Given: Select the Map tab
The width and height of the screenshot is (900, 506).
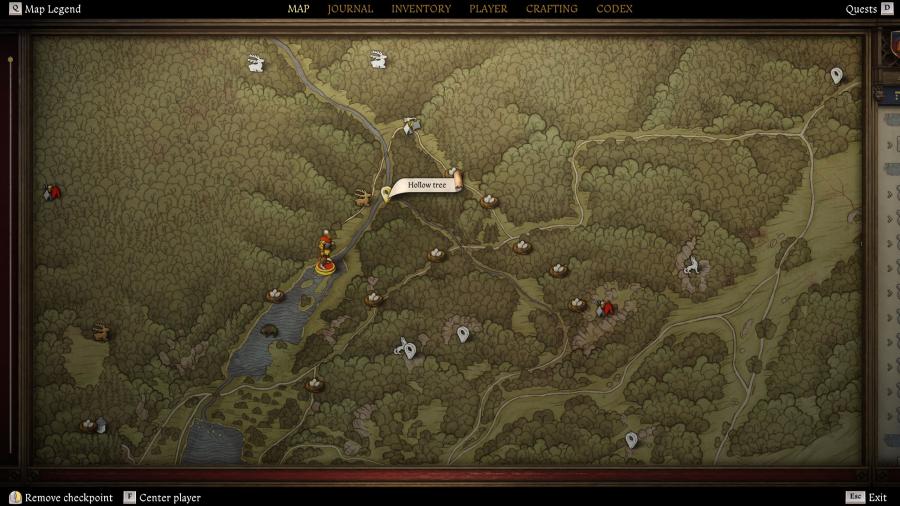Looking at the screenshot, I should coord(299,9).
